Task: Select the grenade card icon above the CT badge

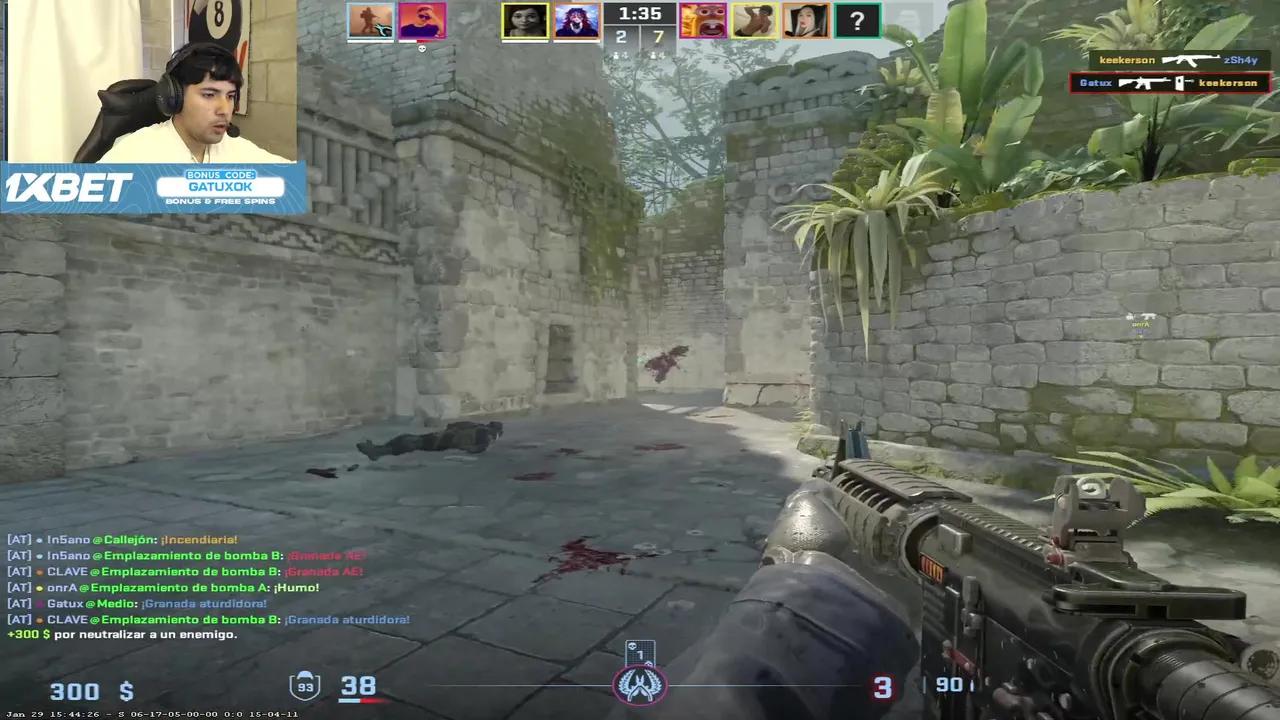Action: point(640,653)
